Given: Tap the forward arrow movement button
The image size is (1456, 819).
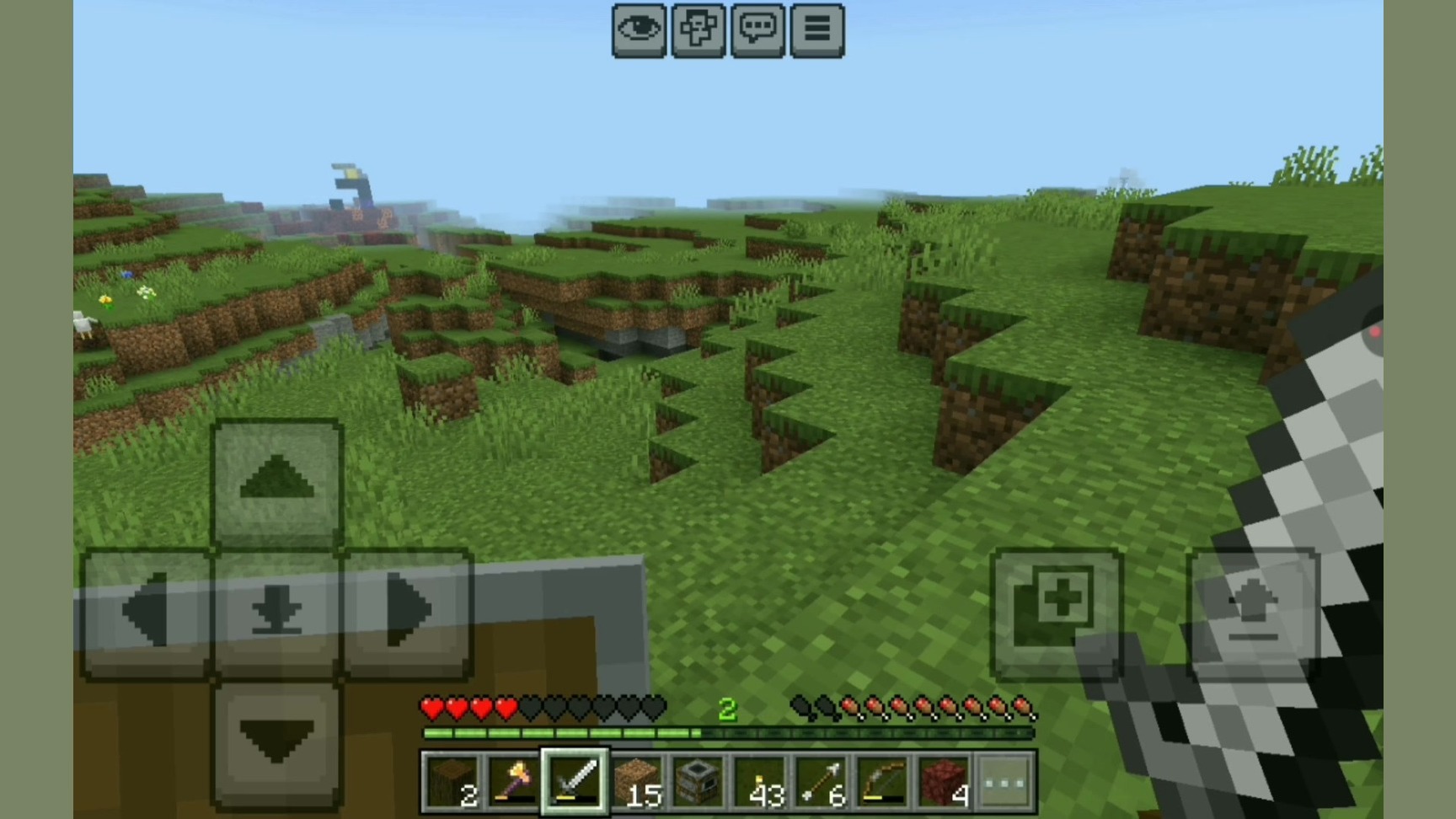Looking at the screenshot, I should click(277, 483).
